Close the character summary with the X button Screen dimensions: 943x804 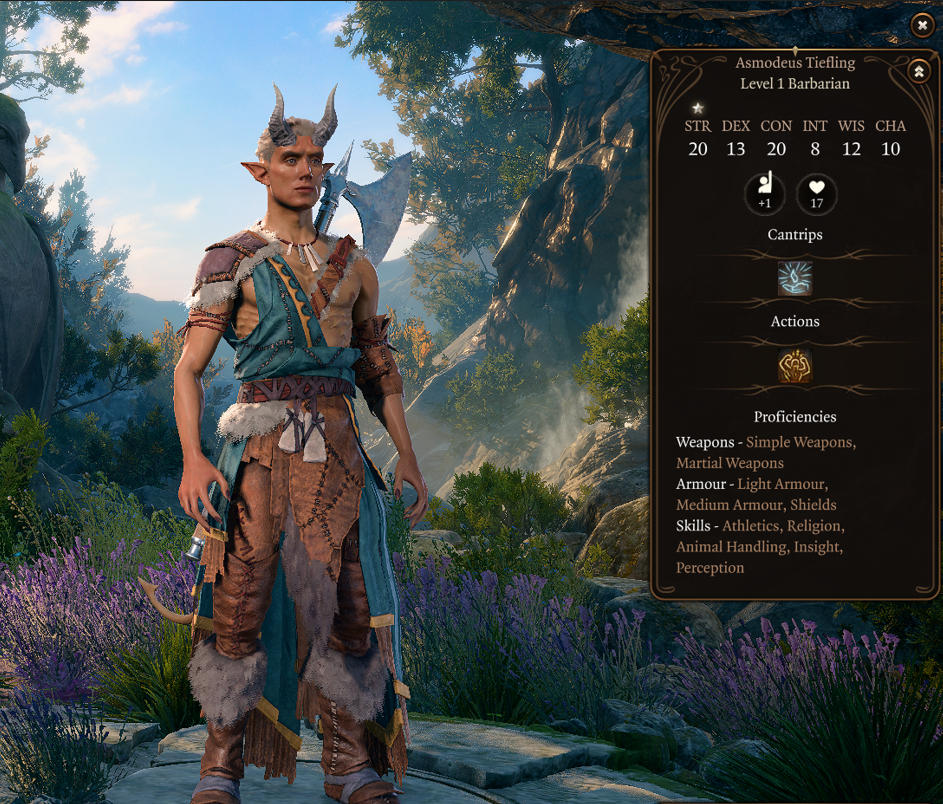(x=922, y=25)
